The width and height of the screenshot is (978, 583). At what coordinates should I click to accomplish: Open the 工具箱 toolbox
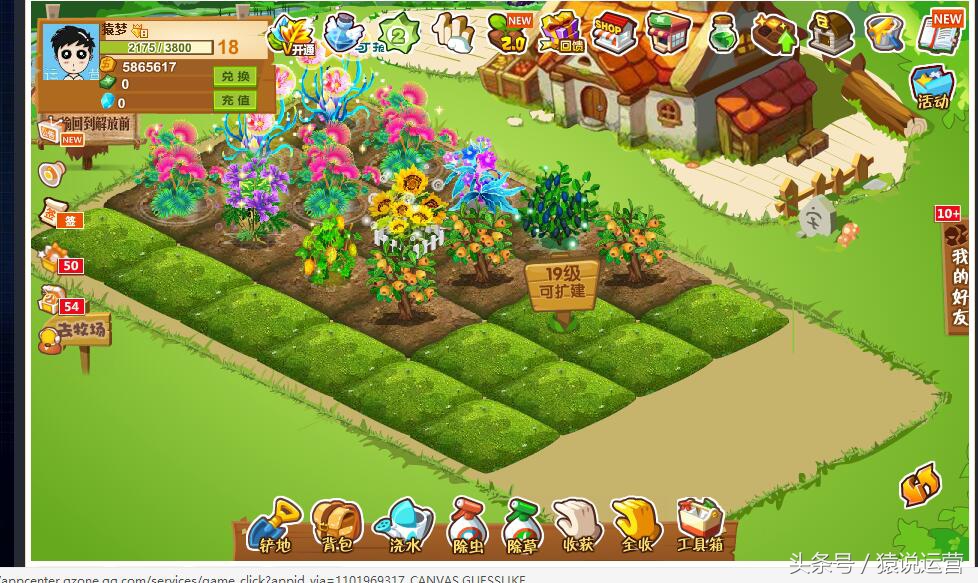(700, 526)
